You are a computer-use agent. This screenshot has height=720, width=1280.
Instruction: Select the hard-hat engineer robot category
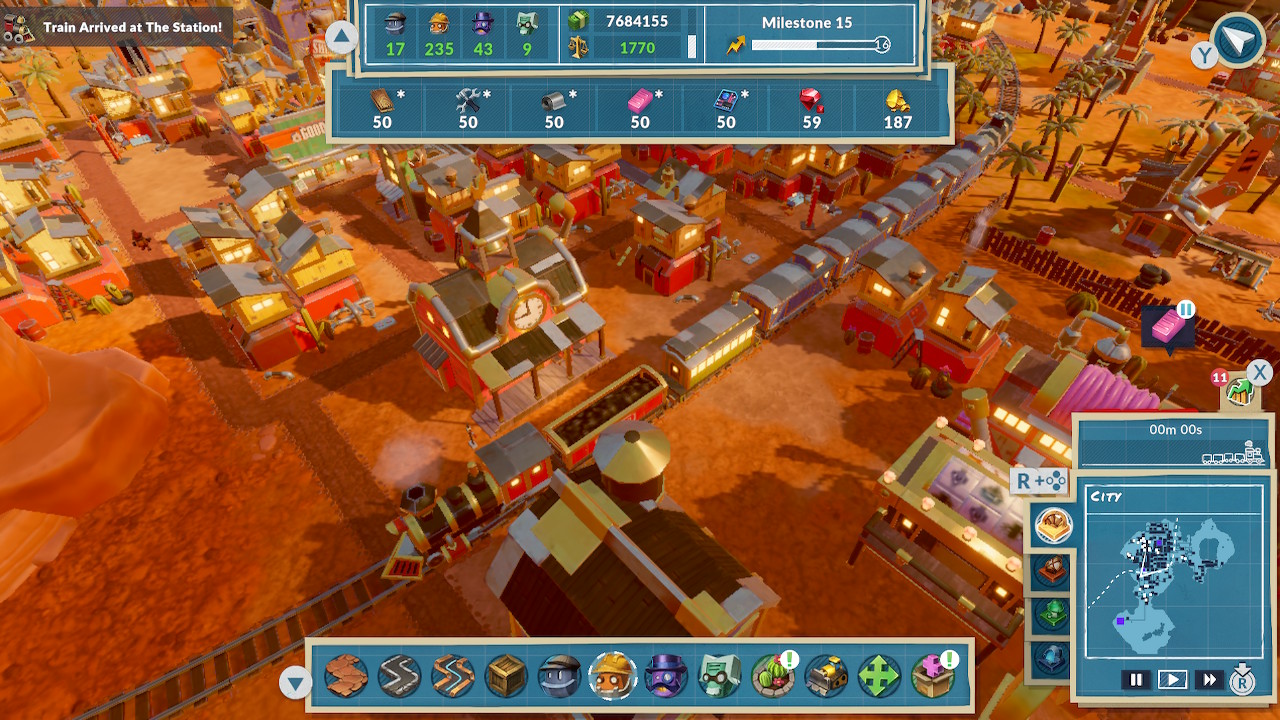point(612,677)
